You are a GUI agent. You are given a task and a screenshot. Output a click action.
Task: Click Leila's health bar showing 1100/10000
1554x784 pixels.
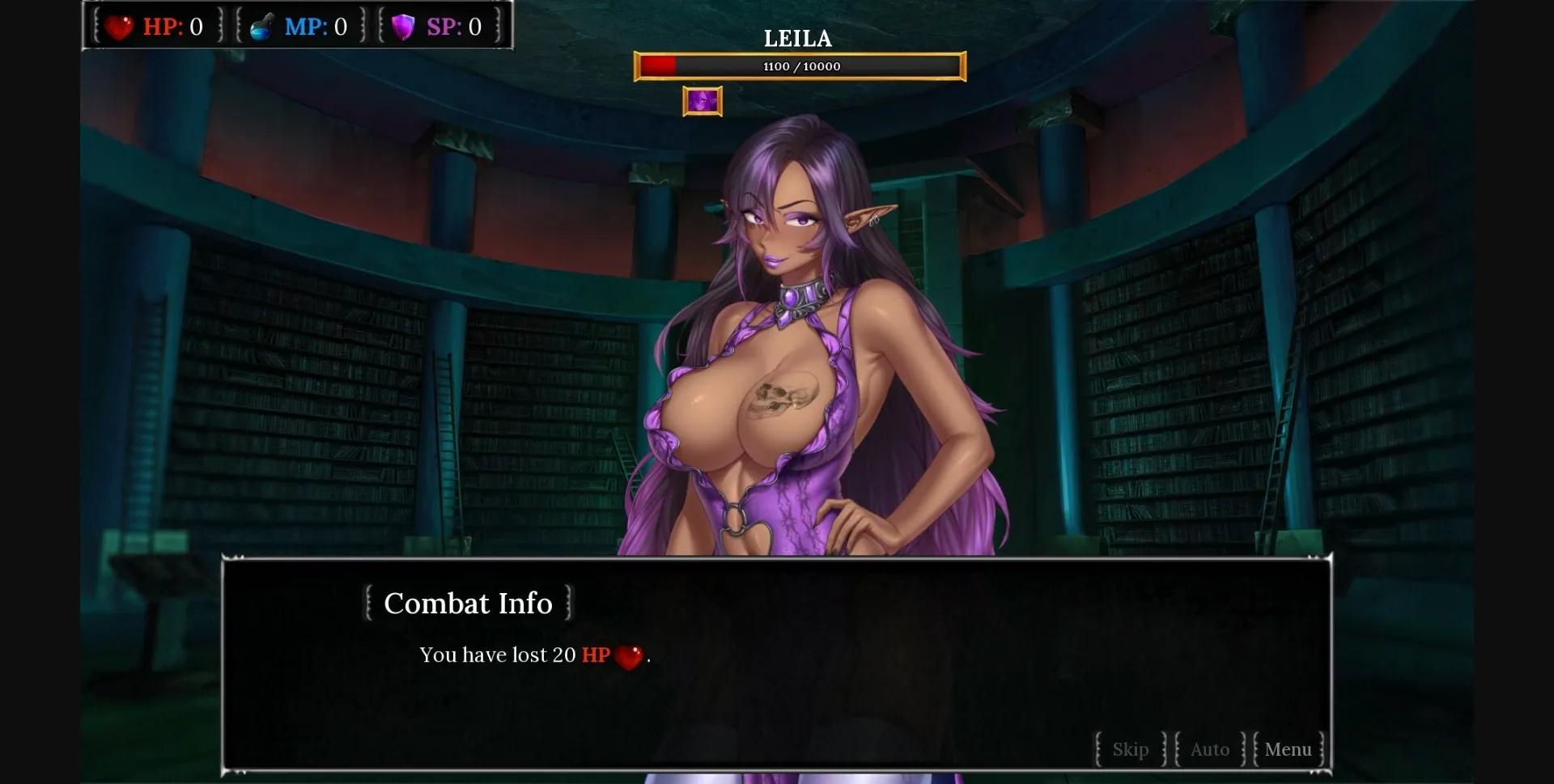point(800,66)
